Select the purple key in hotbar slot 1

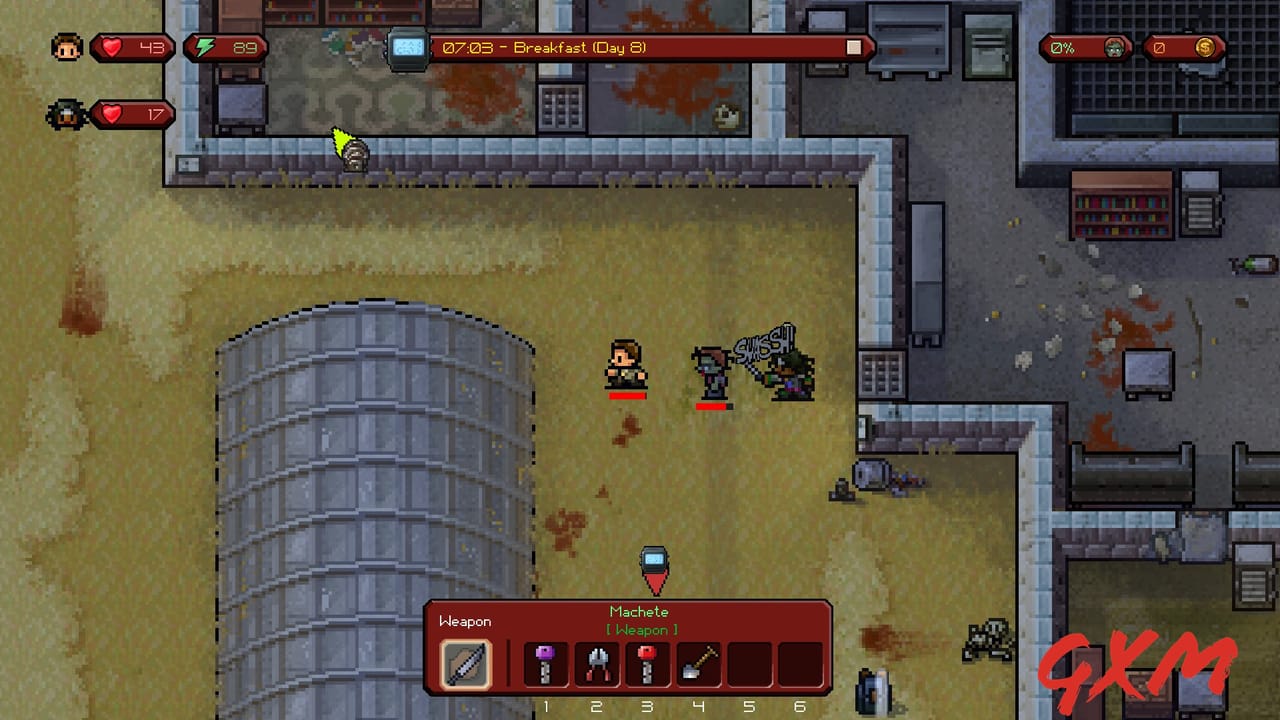[x=546, y=663]
